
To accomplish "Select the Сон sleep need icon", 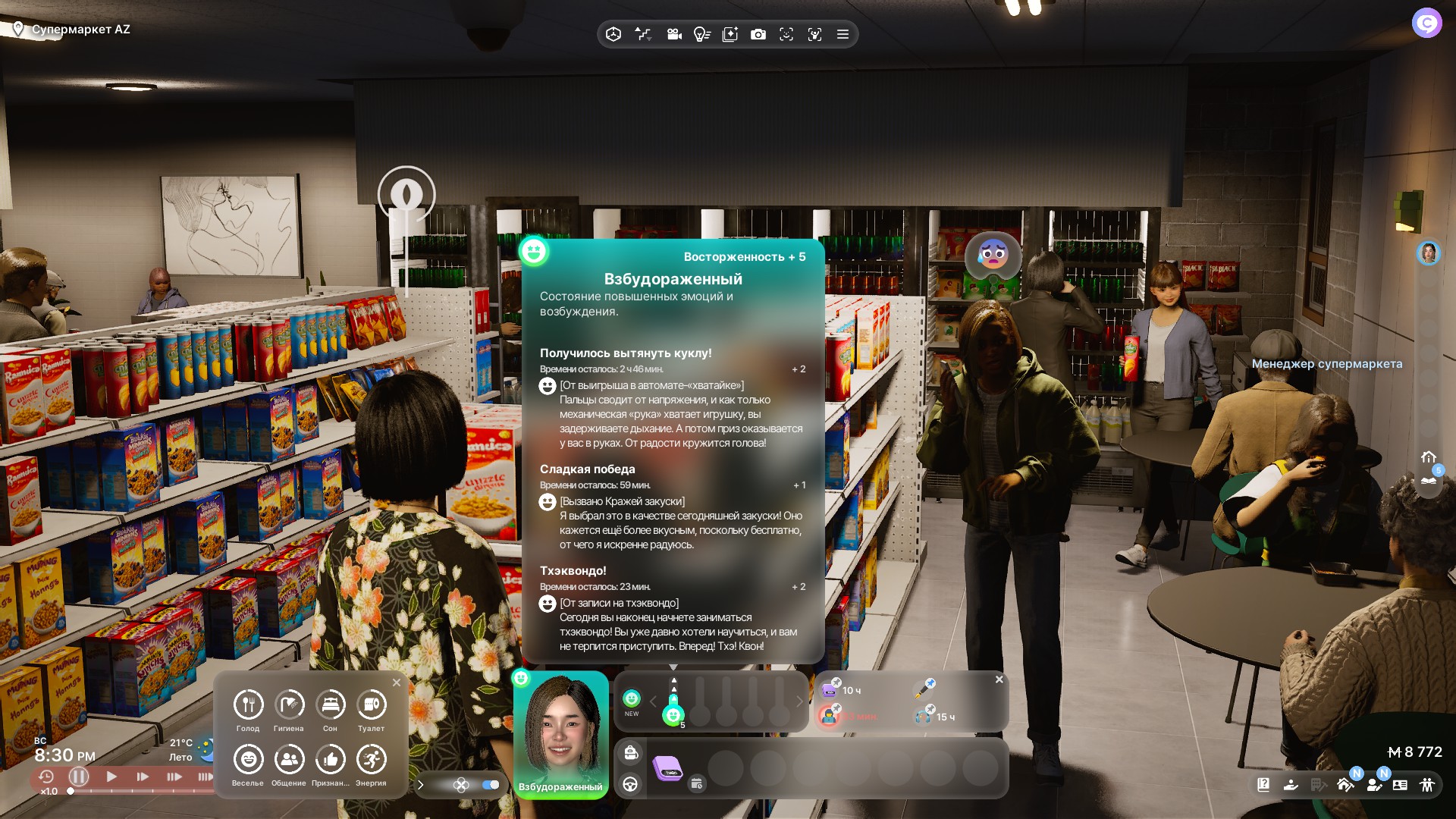I will (x=330, y=705).
